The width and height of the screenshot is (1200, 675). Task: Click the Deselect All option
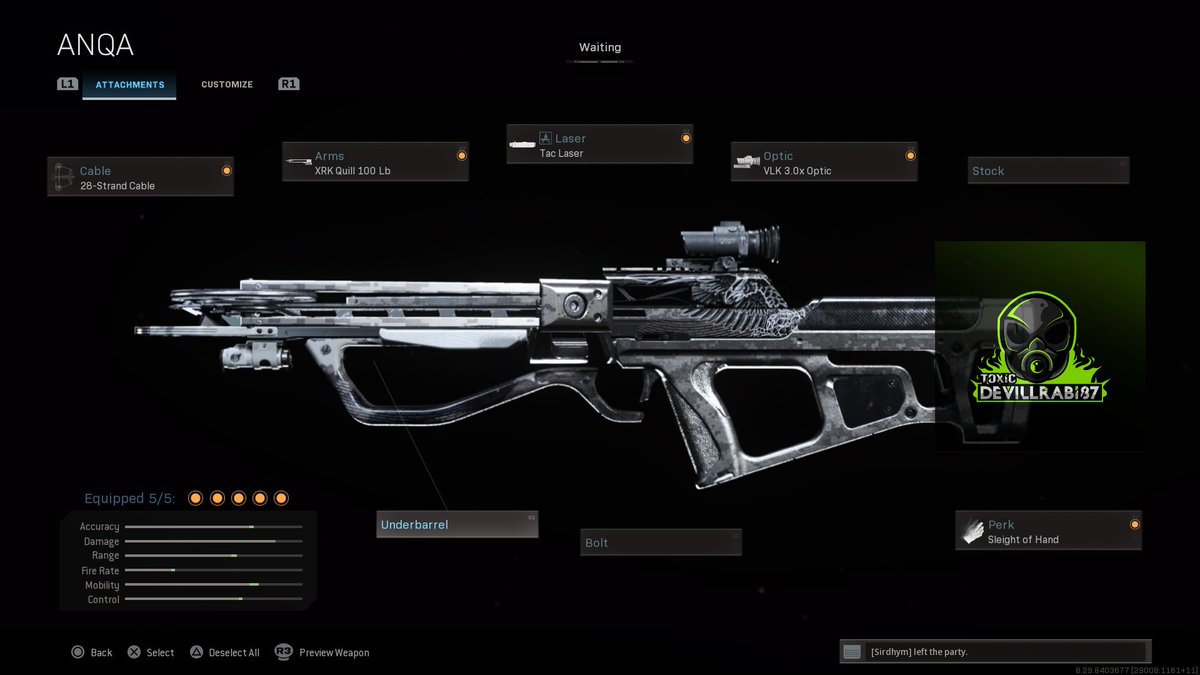226,652
